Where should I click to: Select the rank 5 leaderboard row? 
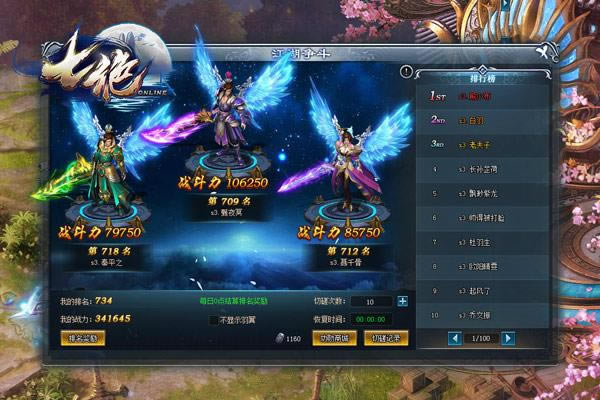(481, 192)
